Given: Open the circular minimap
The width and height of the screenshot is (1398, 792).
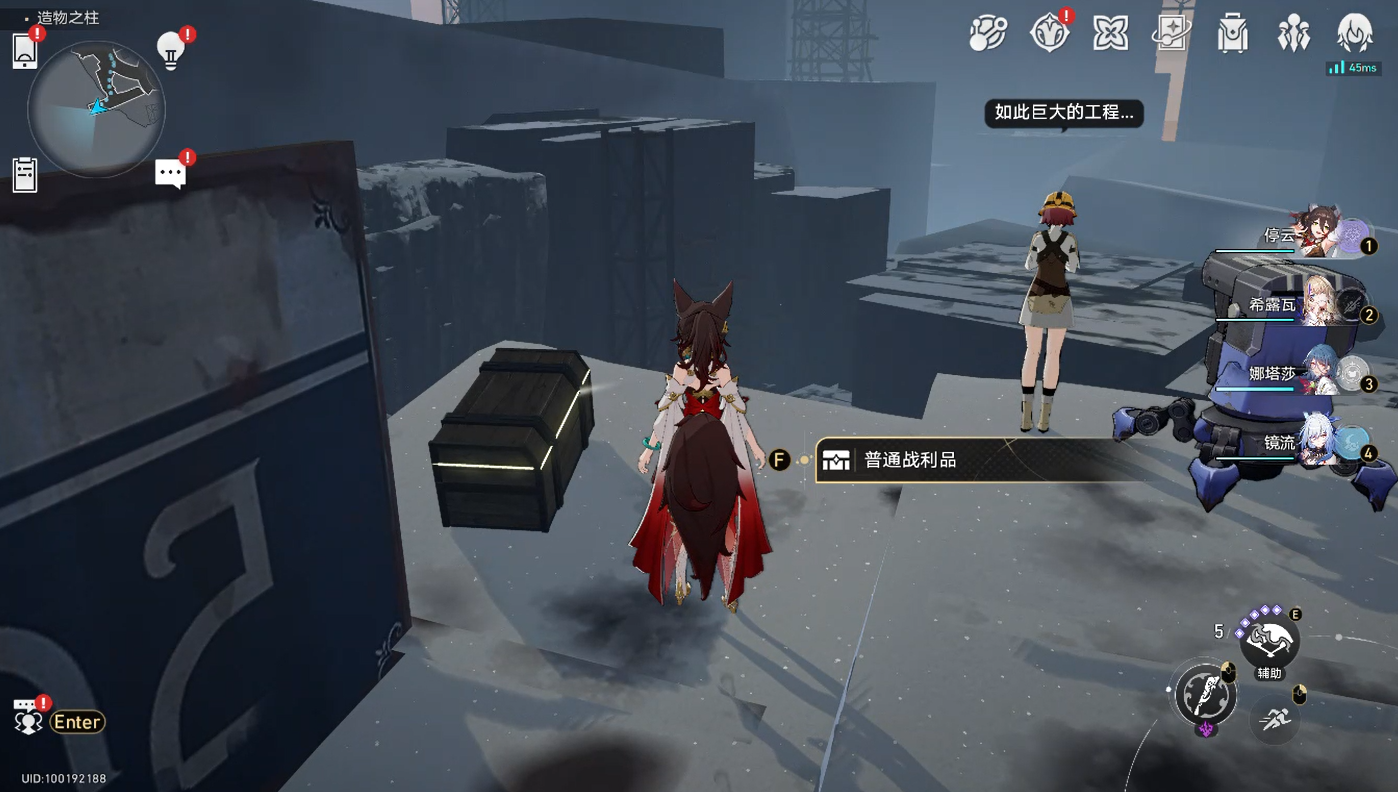Looking at the screenshot, I should [x=96, y=109].
